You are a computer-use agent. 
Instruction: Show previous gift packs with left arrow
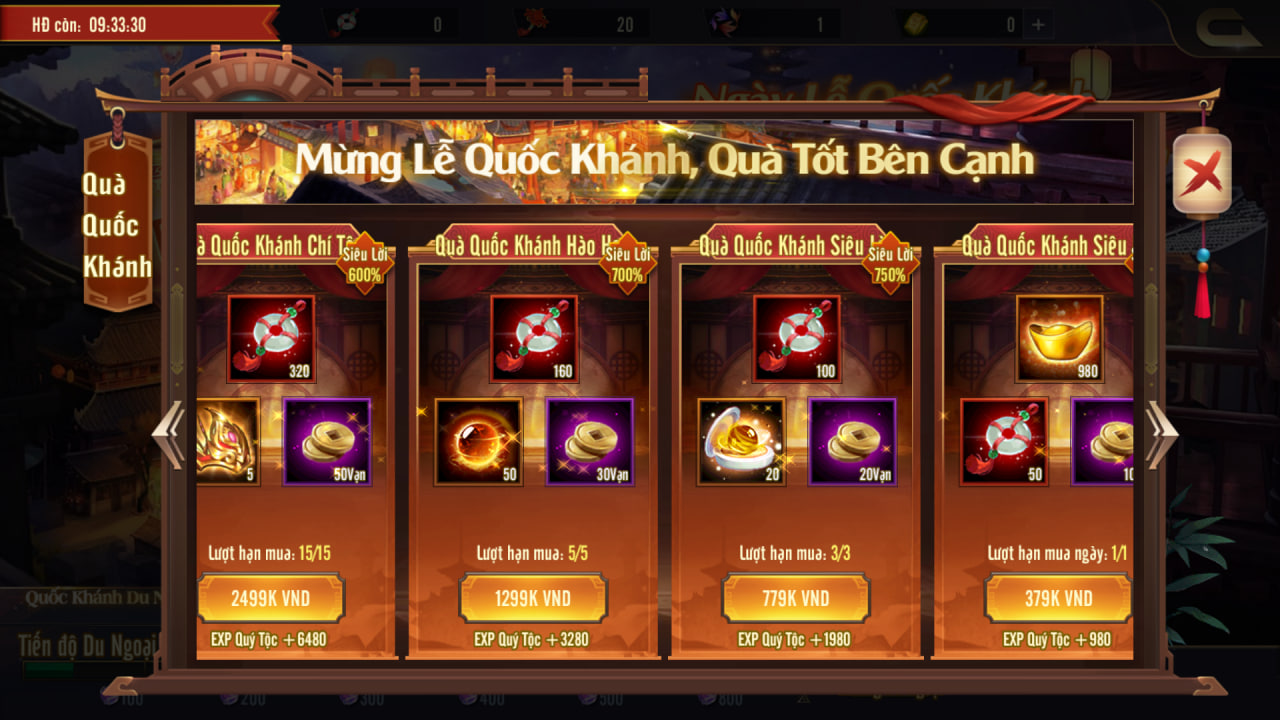[168, 434]
